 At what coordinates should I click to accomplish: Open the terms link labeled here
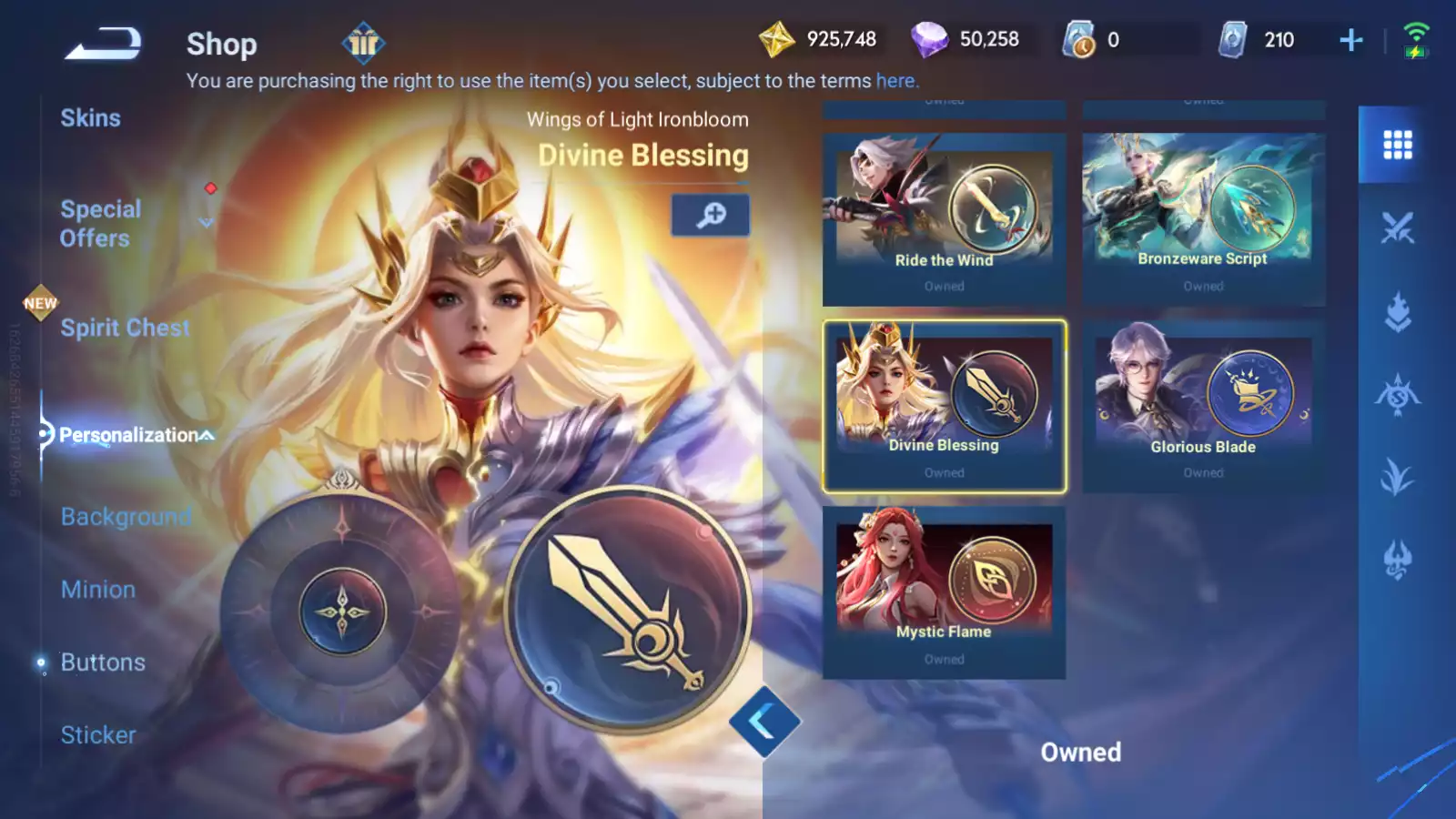pos(895,80)
